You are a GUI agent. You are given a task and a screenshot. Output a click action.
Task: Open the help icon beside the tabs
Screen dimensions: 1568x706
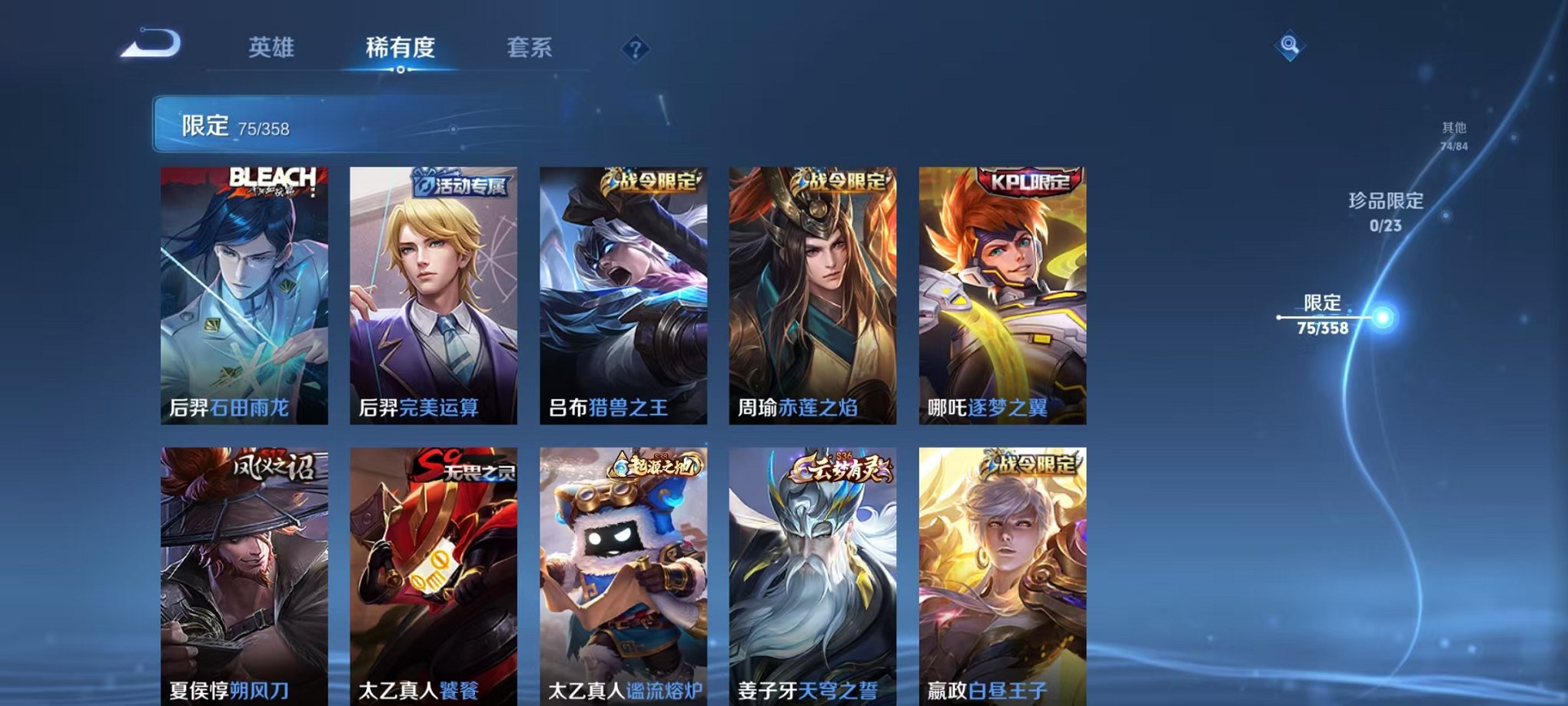click(633, 49)
